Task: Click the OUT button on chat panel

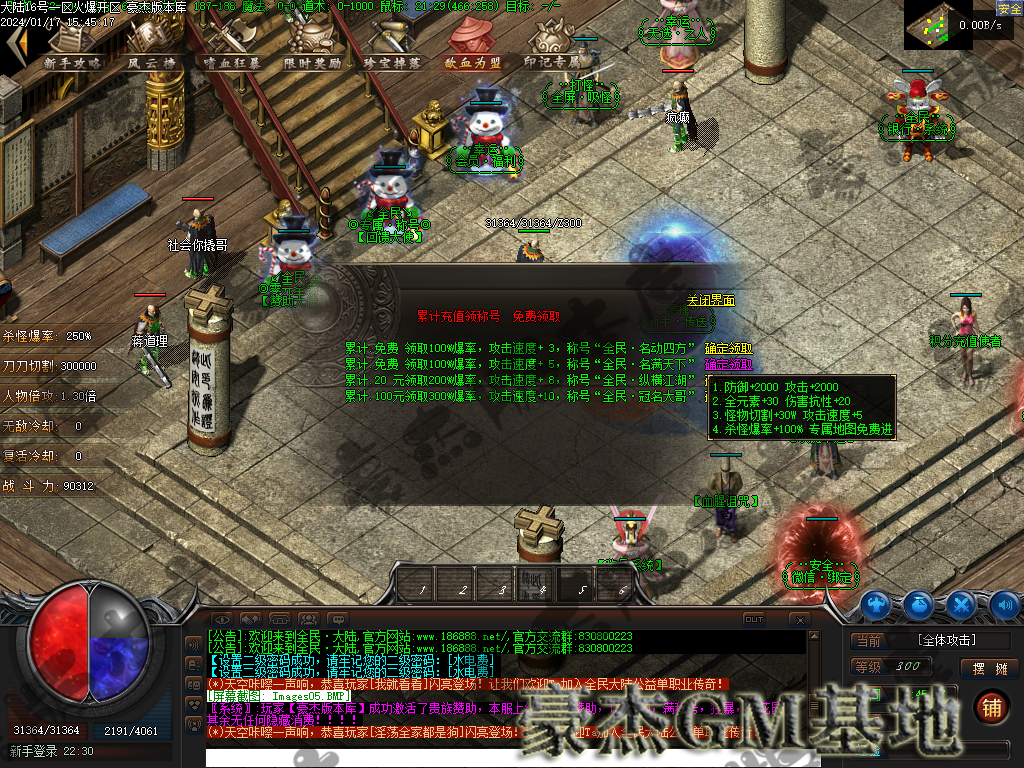Action: click(x=754, y=619)
